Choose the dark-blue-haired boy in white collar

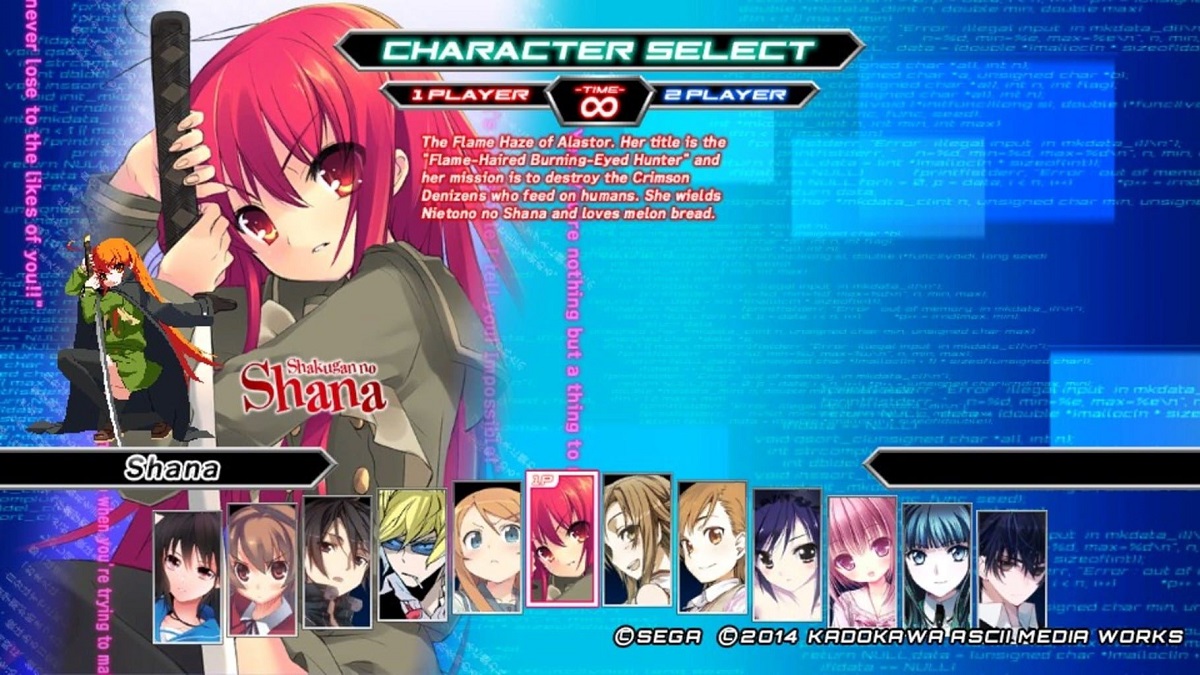pyautogui.click(x=1012, y=575)
